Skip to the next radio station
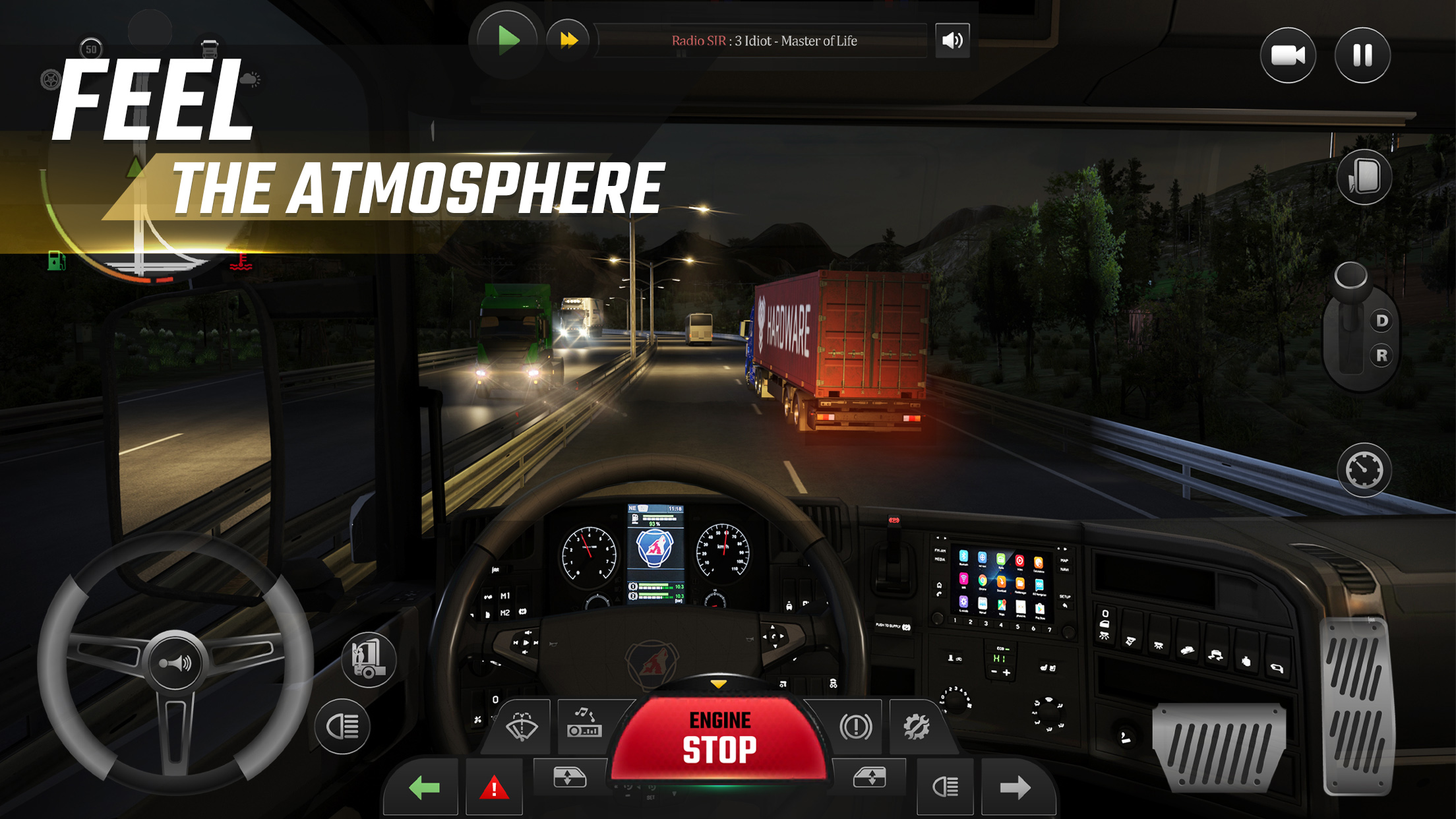 coord(568,40)
